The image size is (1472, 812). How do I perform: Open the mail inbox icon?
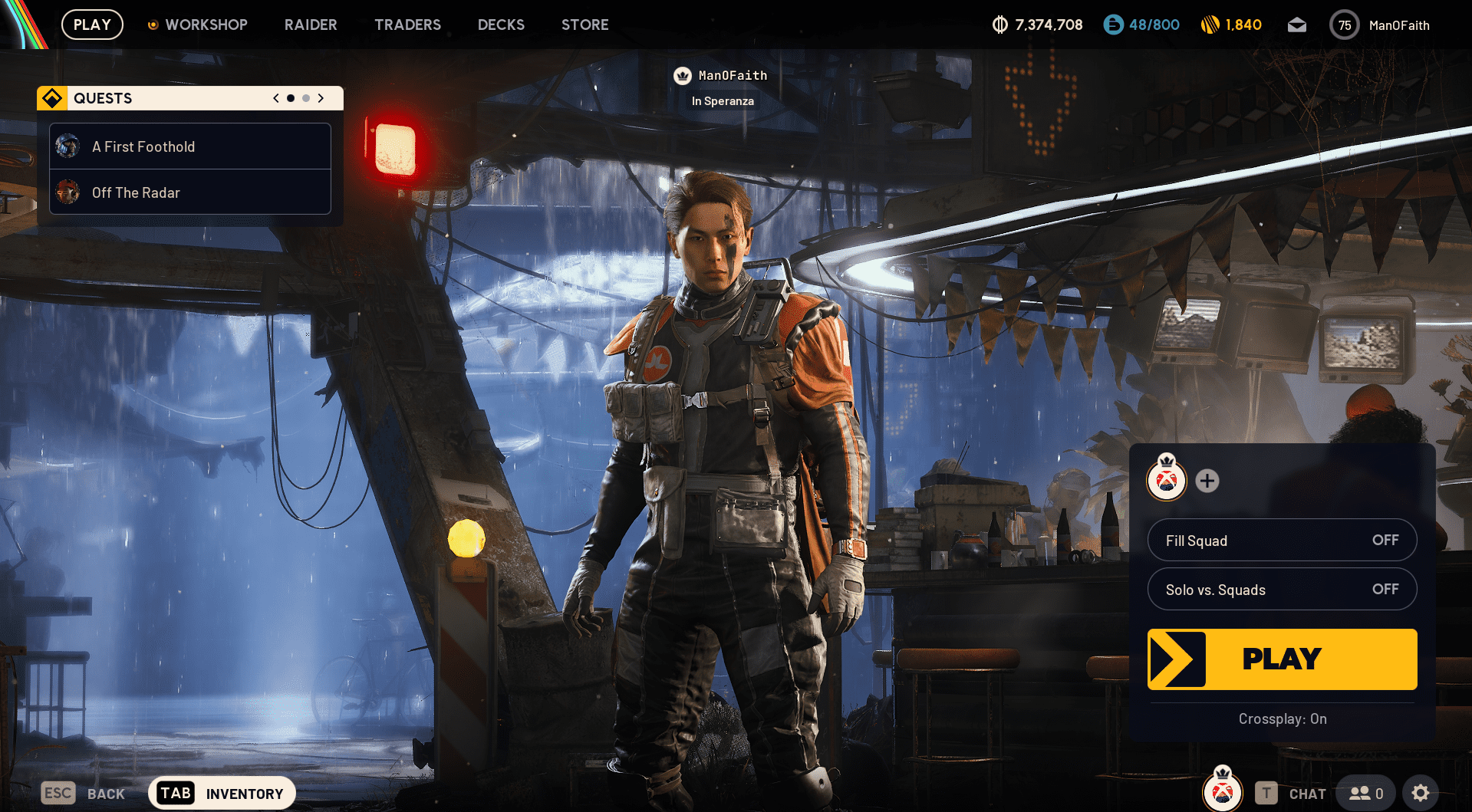(x=1297, y=24)
